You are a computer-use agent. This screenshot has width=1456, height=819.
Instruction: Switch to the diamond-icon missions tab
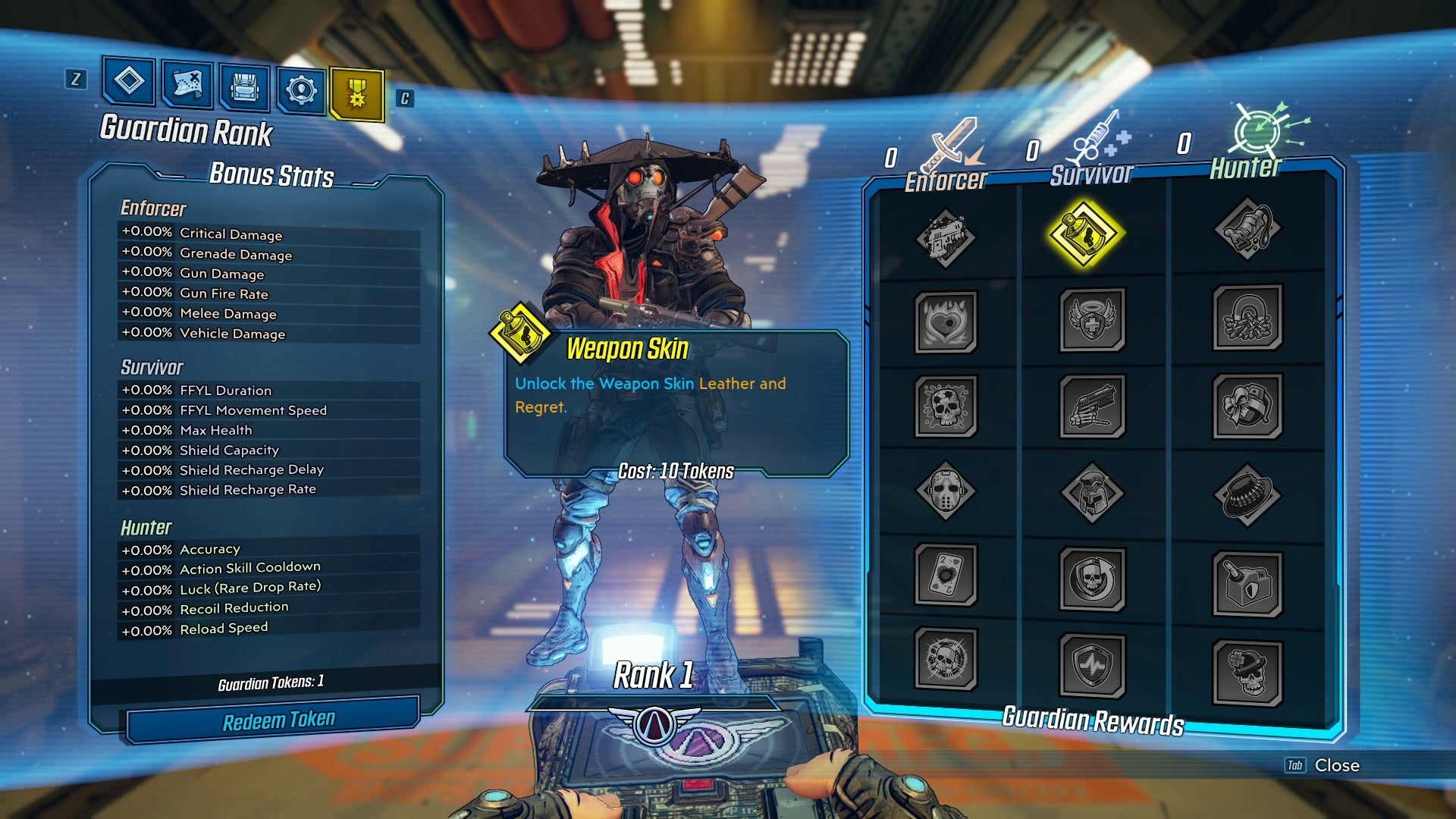click(129, 80)
